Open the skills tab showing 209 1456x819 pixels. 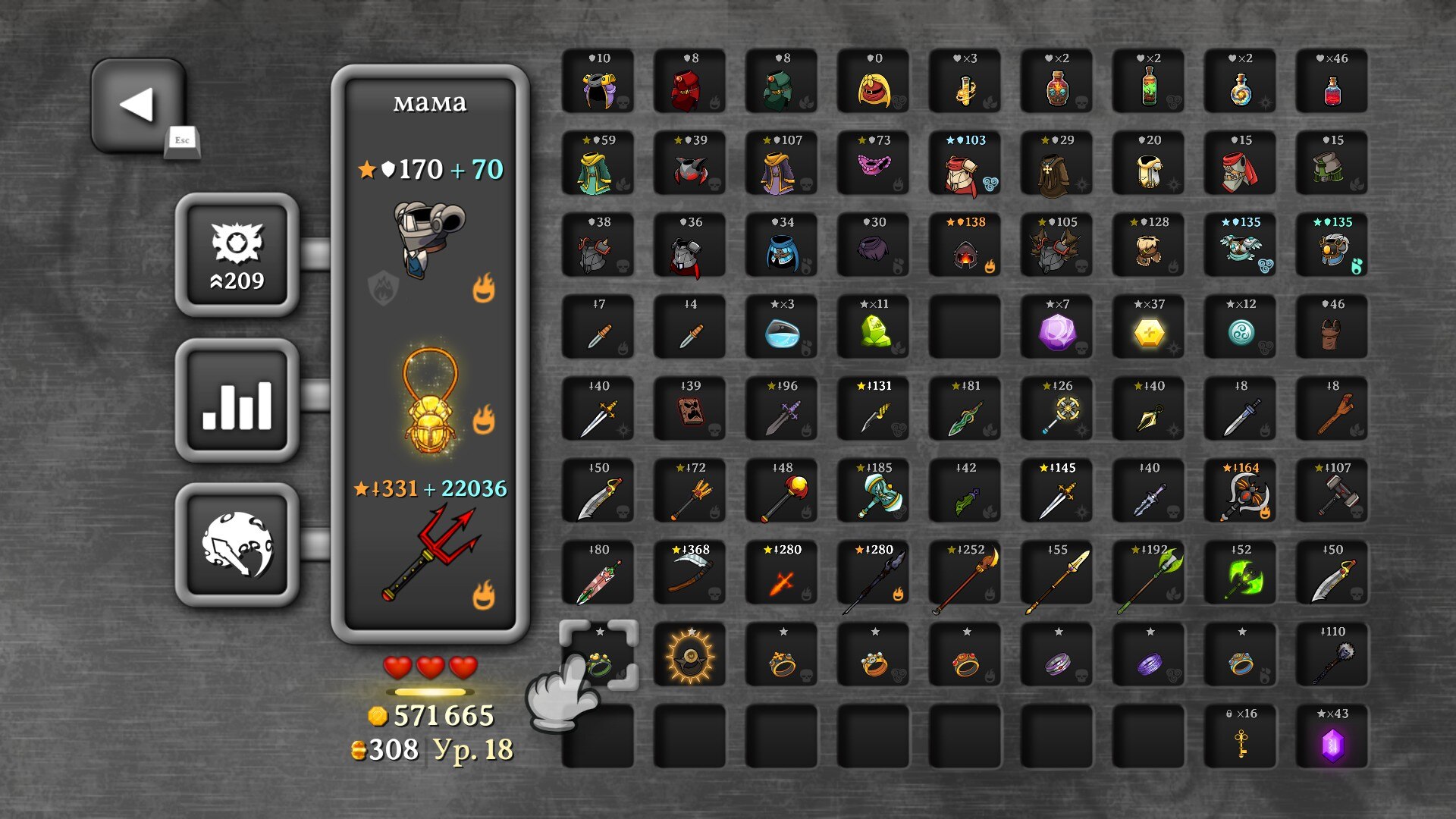pyautogui.click(x=237, y=255)
